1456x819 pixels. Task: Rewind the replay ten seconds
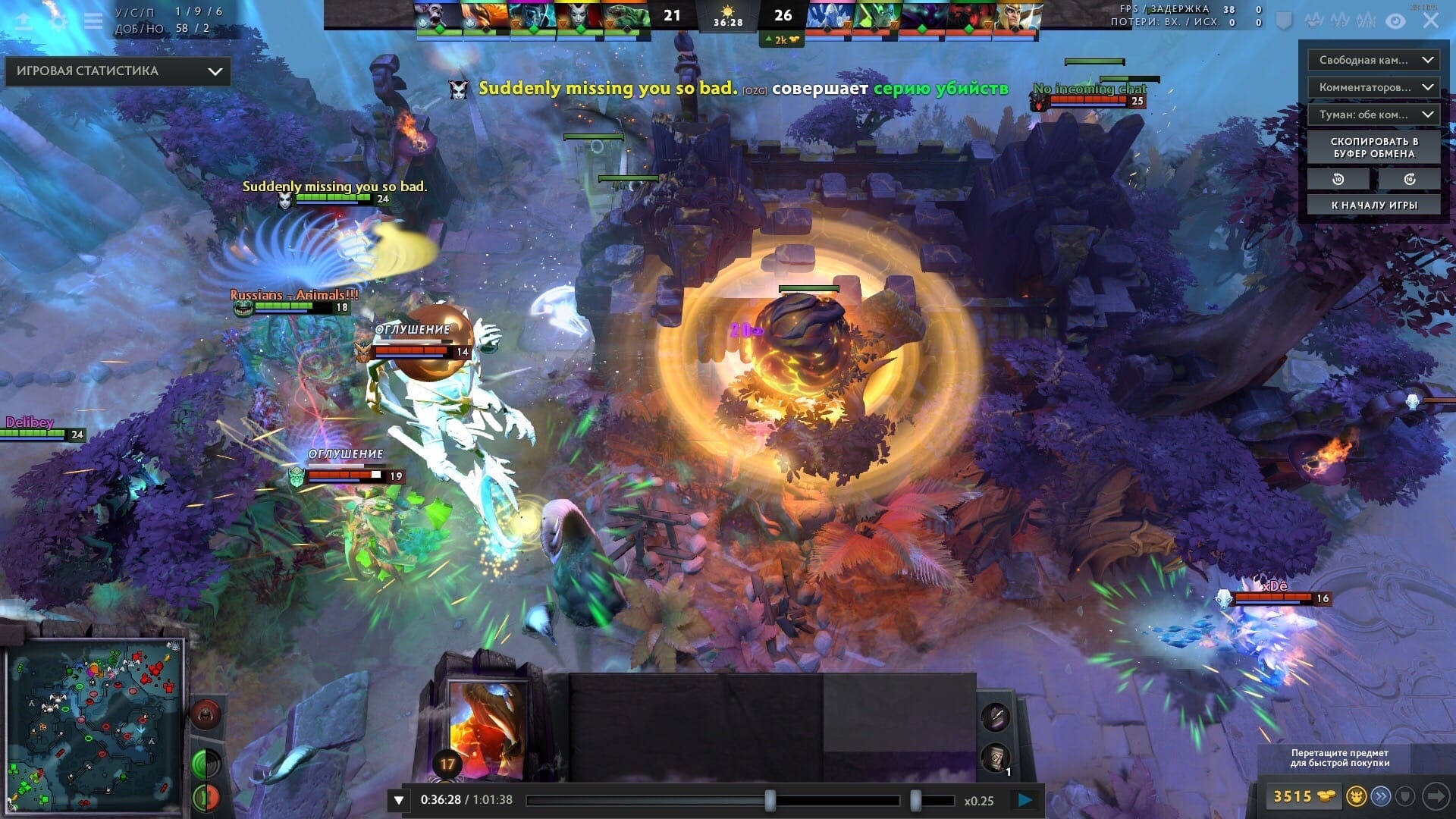coord(1338,179)
